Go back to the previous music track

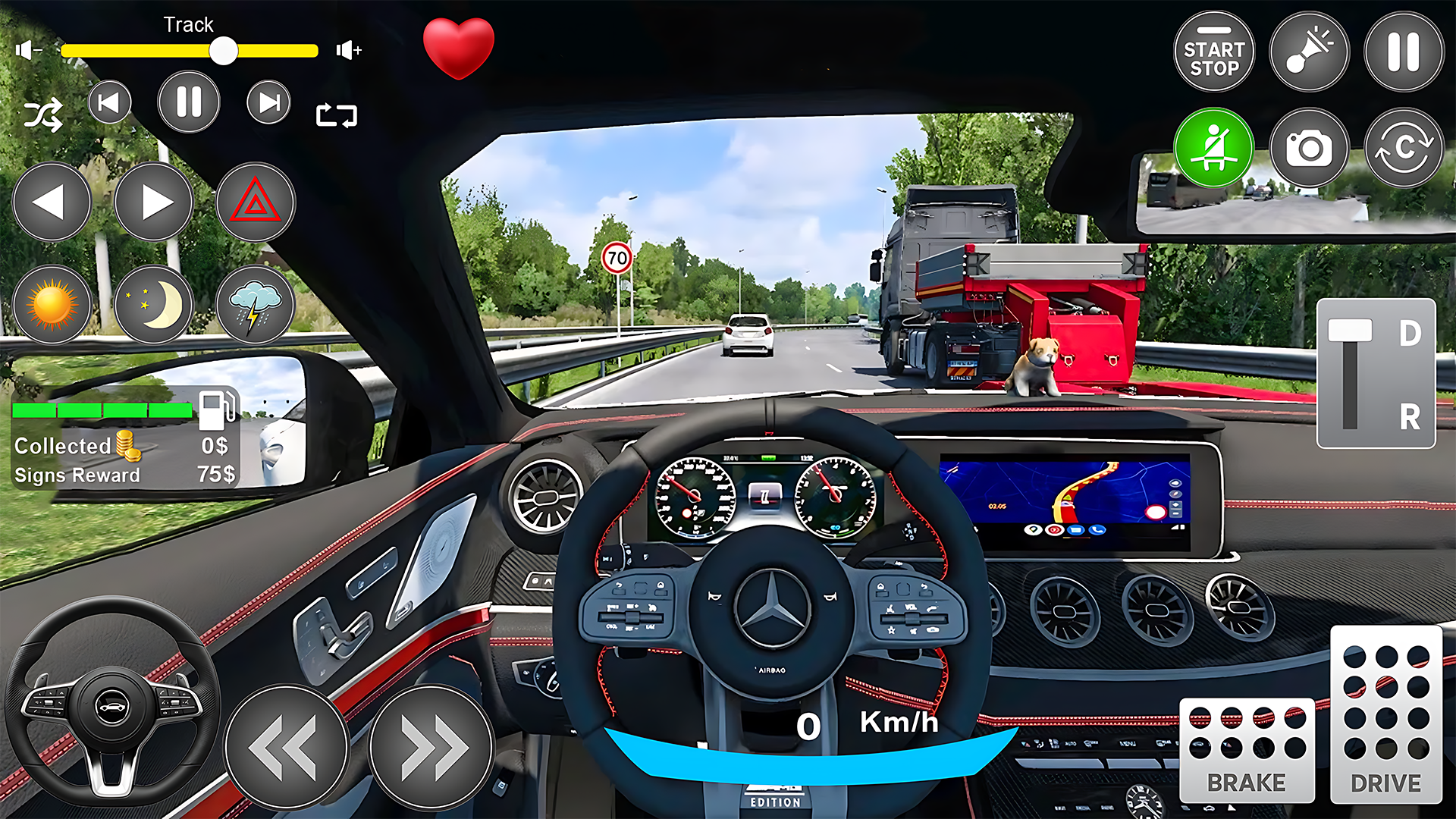click(x=109, y=102)
